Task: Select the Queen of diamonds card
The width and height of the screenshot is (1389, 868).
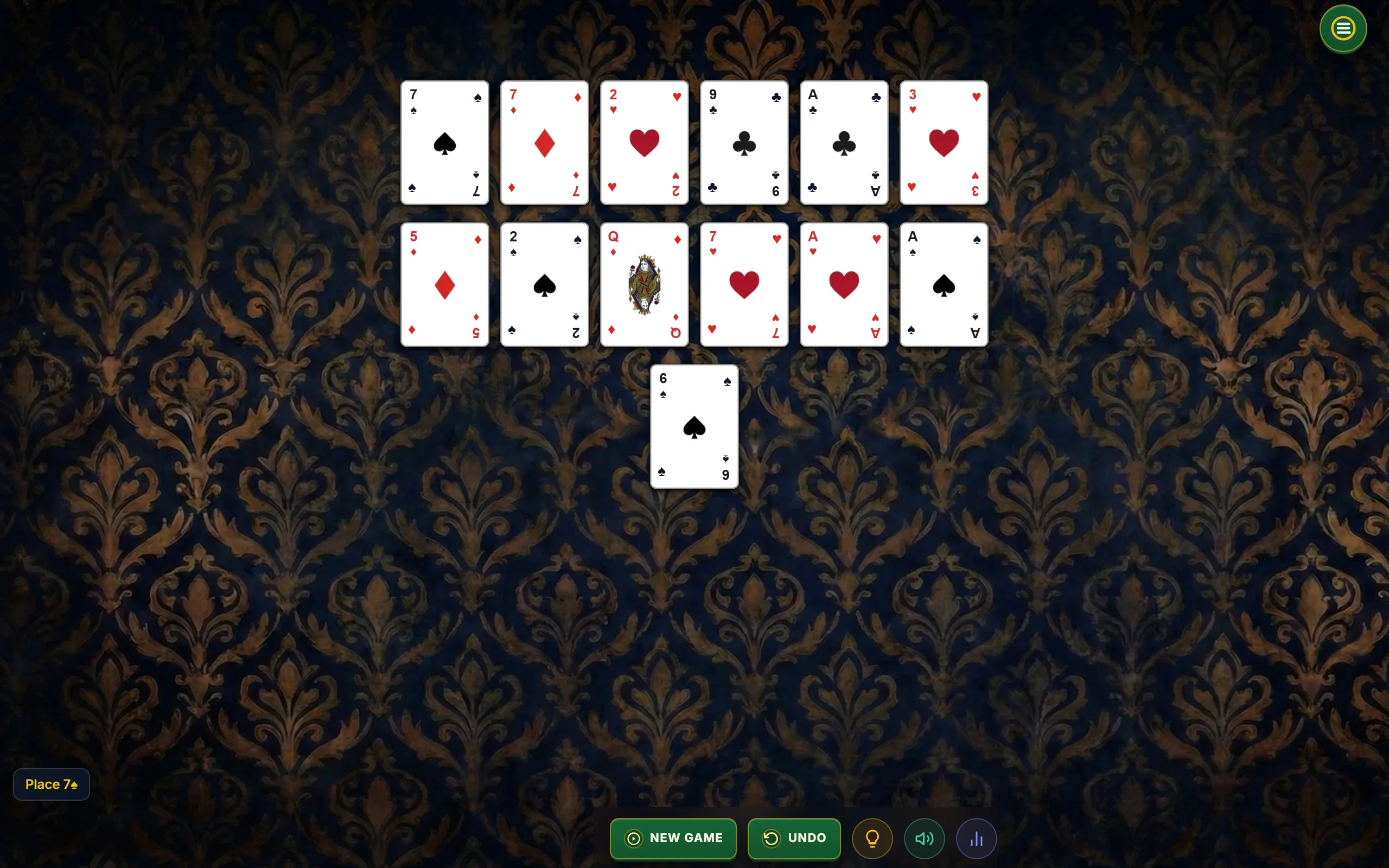Action: click(x=644, y=284)
